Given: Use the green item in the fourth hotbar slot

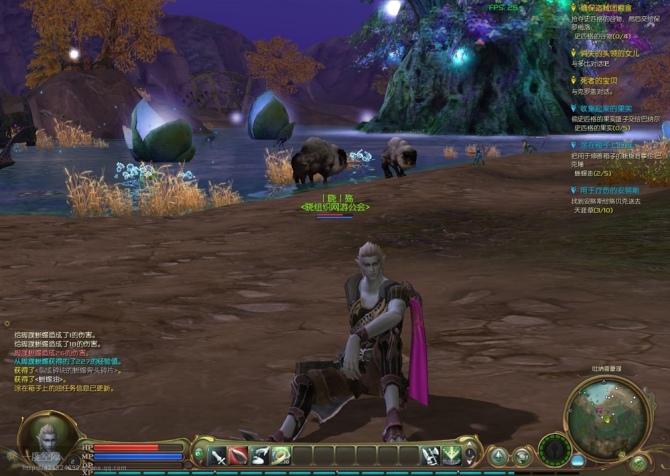Looking at the screenshot, I should (x=282, y=456).
